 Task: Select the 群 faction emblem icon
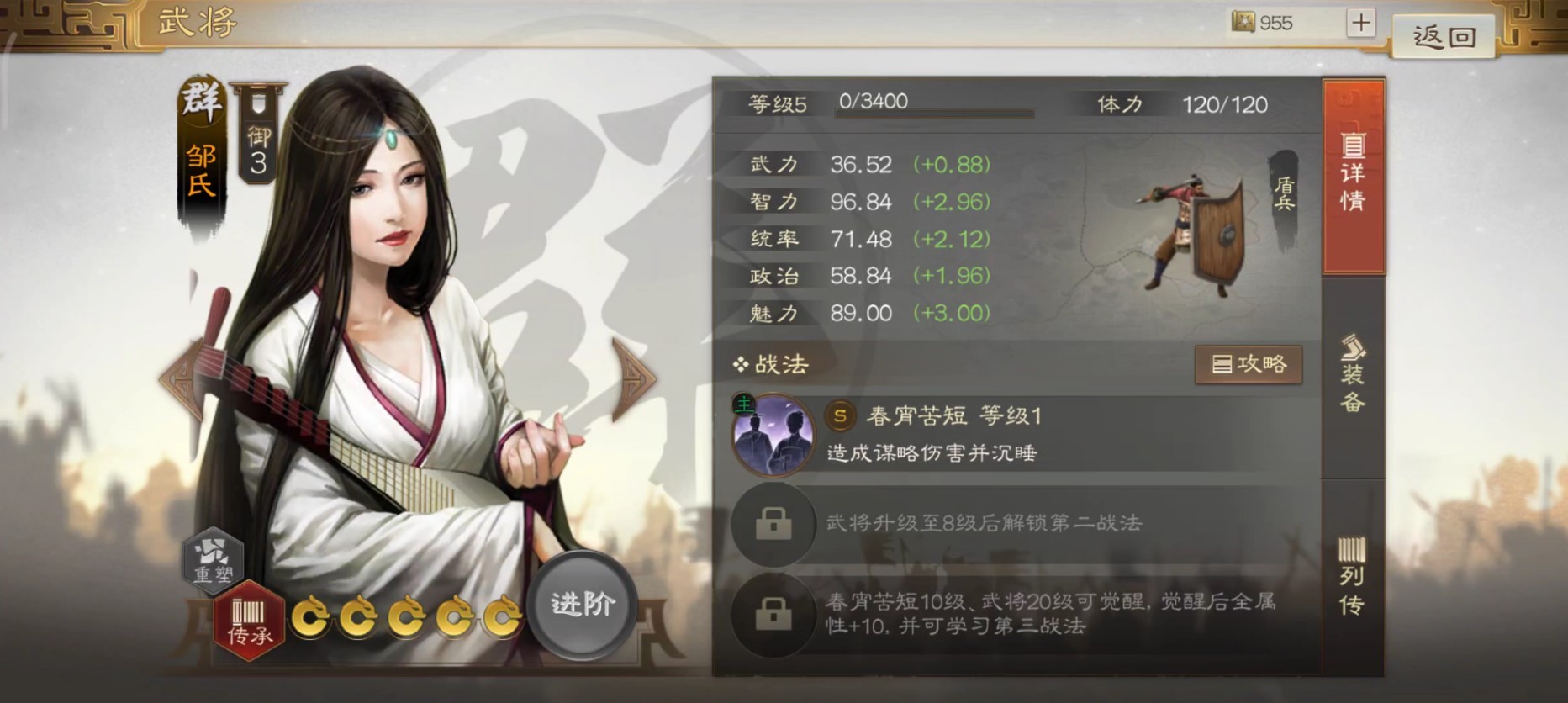(x=200, y=103)
